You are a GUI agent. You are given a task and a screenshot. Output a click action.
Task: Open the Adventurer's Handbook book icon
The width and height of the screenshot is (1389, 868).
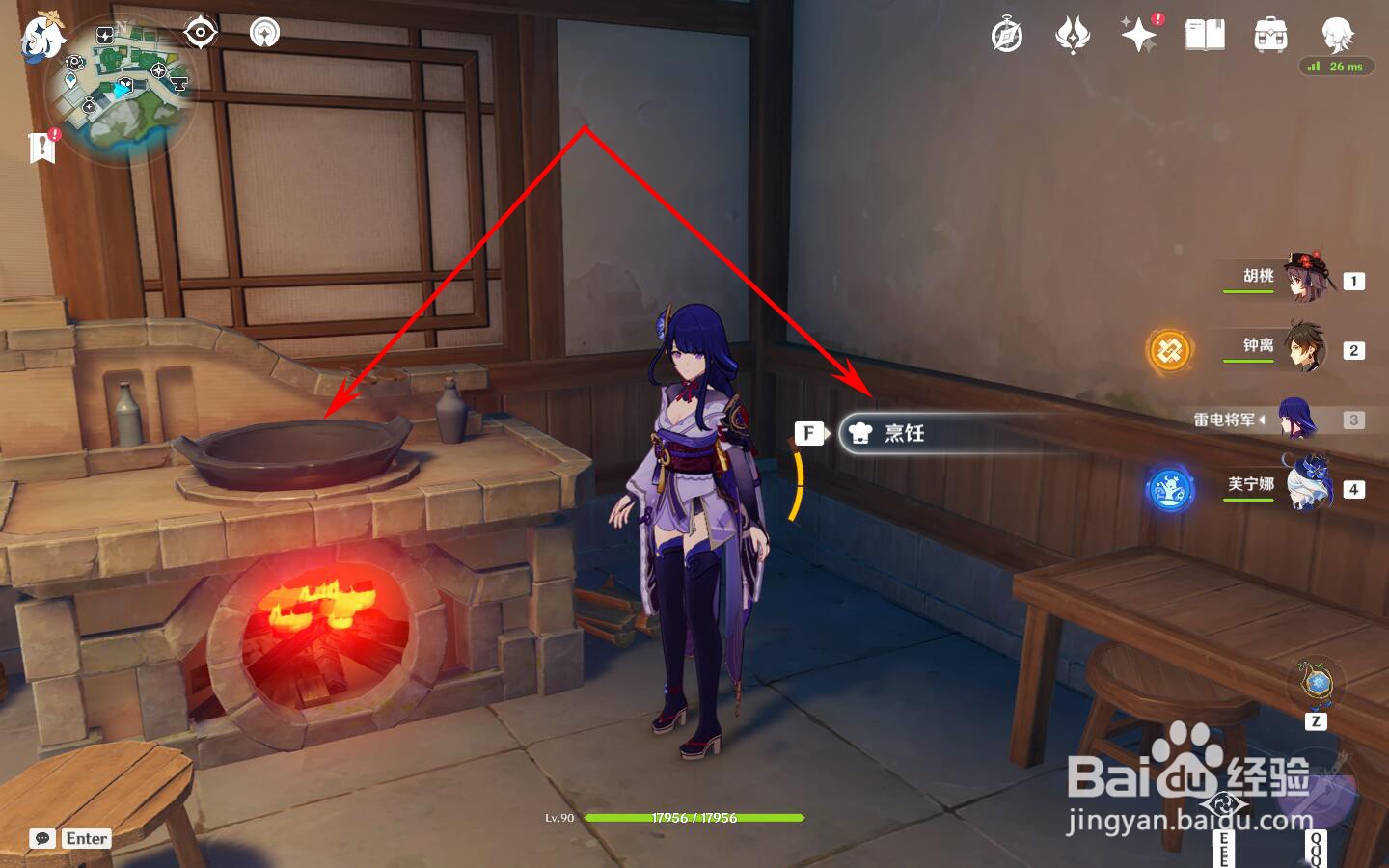1205,36
